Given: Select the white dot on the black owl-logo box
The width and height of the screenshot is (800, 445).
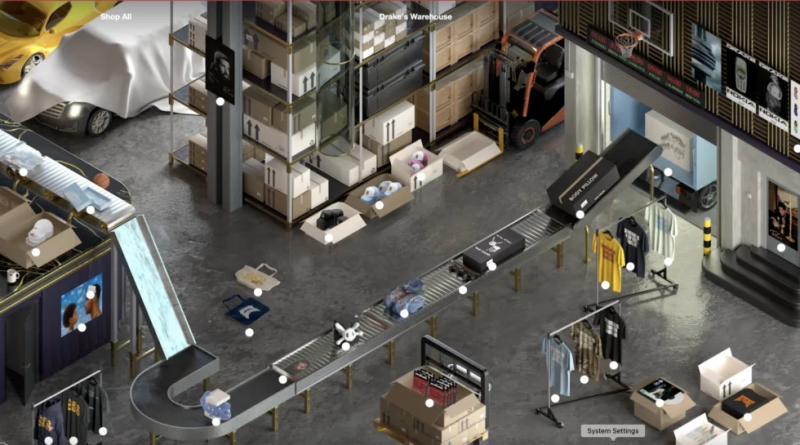Looking at the screenshot, I should pyautogui.click(x=491, y=265).
